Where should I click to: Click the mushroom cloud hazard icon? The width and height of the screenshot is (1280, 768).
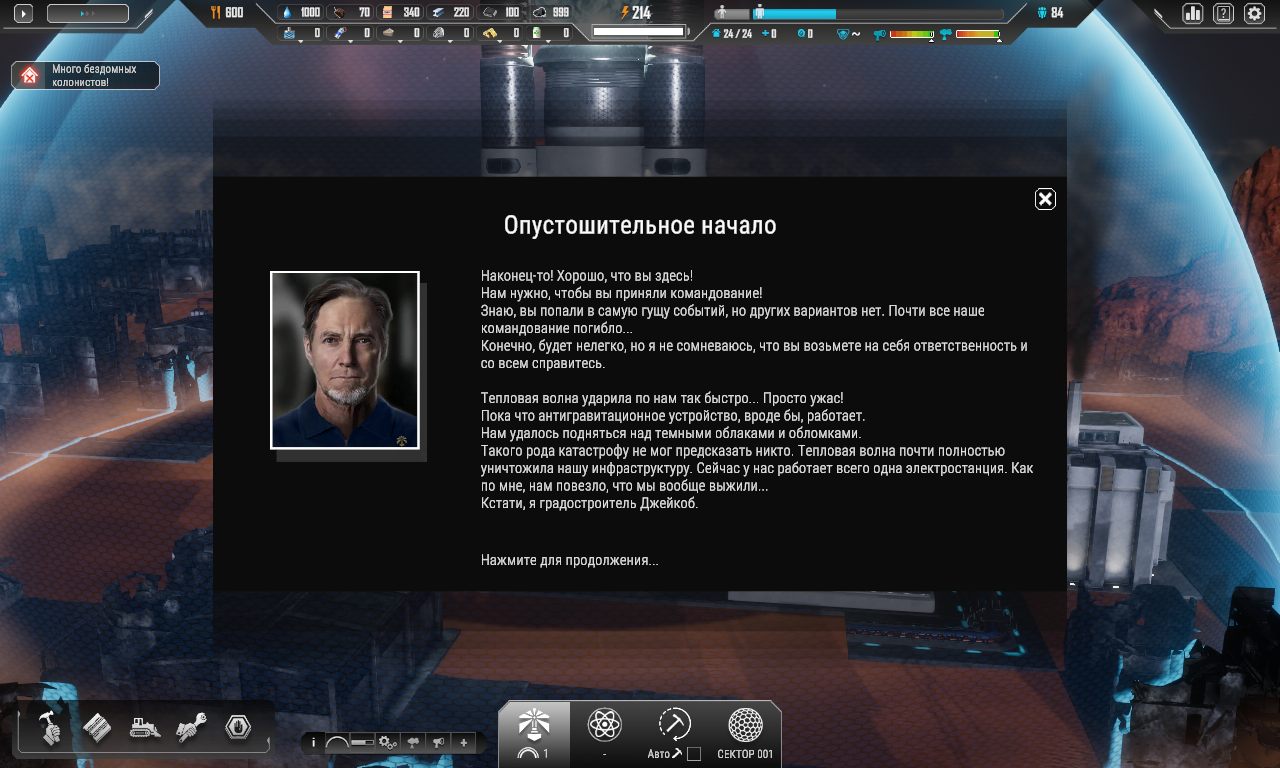pyautogui.click(x=412, y=742)
